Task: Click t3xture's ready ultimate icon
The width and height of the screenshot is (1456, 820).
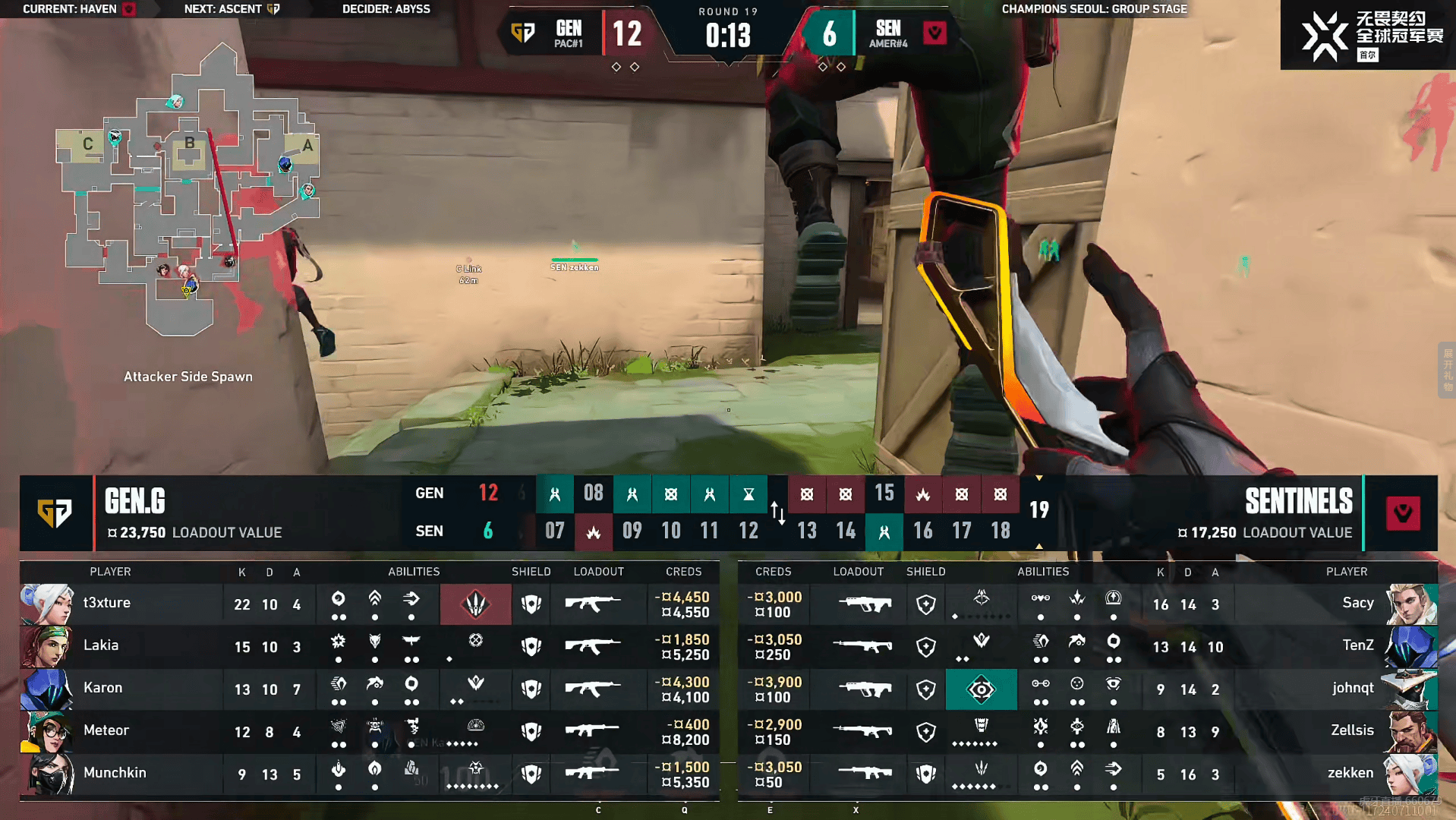Action: click(476, 604)
